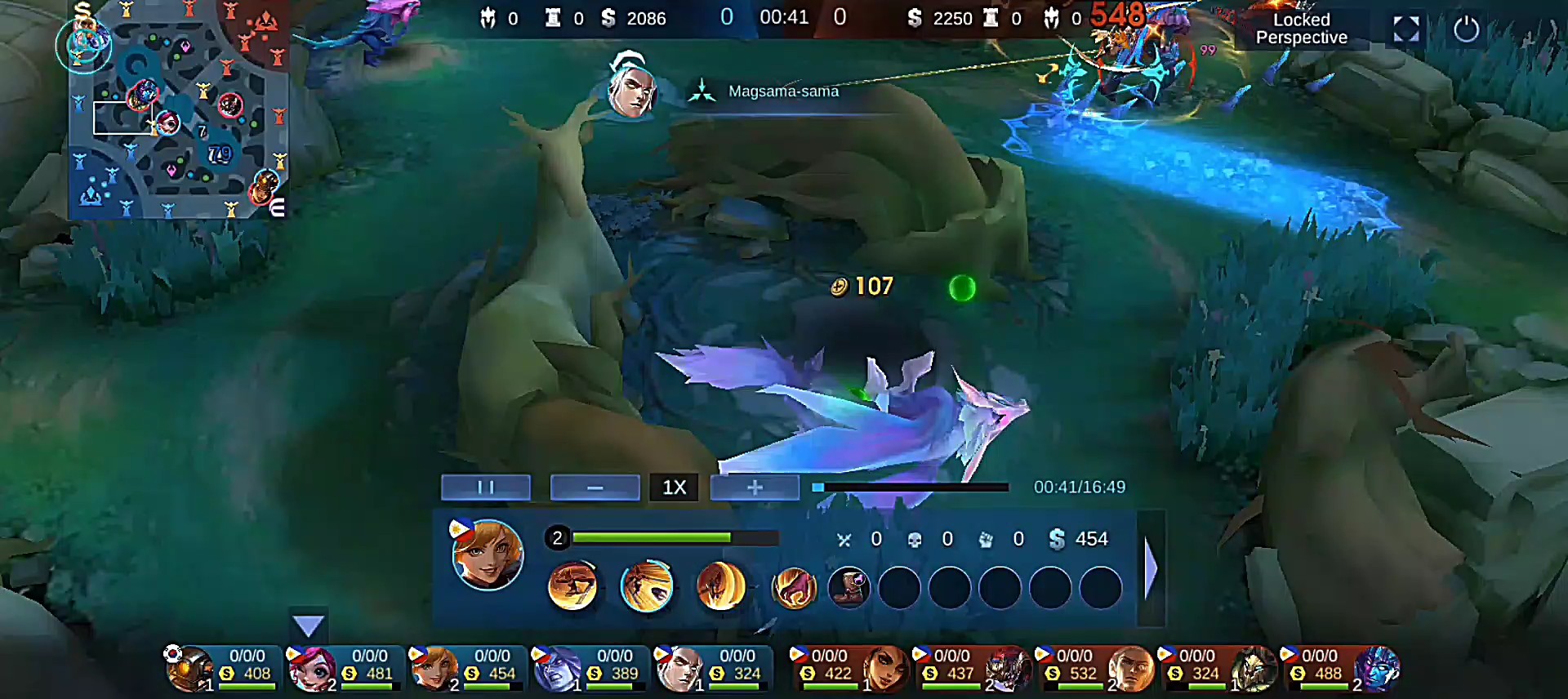This screenshot has height=699, width=1568.
Task: Seek along the replay progress bar
Action: click(911, 488)
